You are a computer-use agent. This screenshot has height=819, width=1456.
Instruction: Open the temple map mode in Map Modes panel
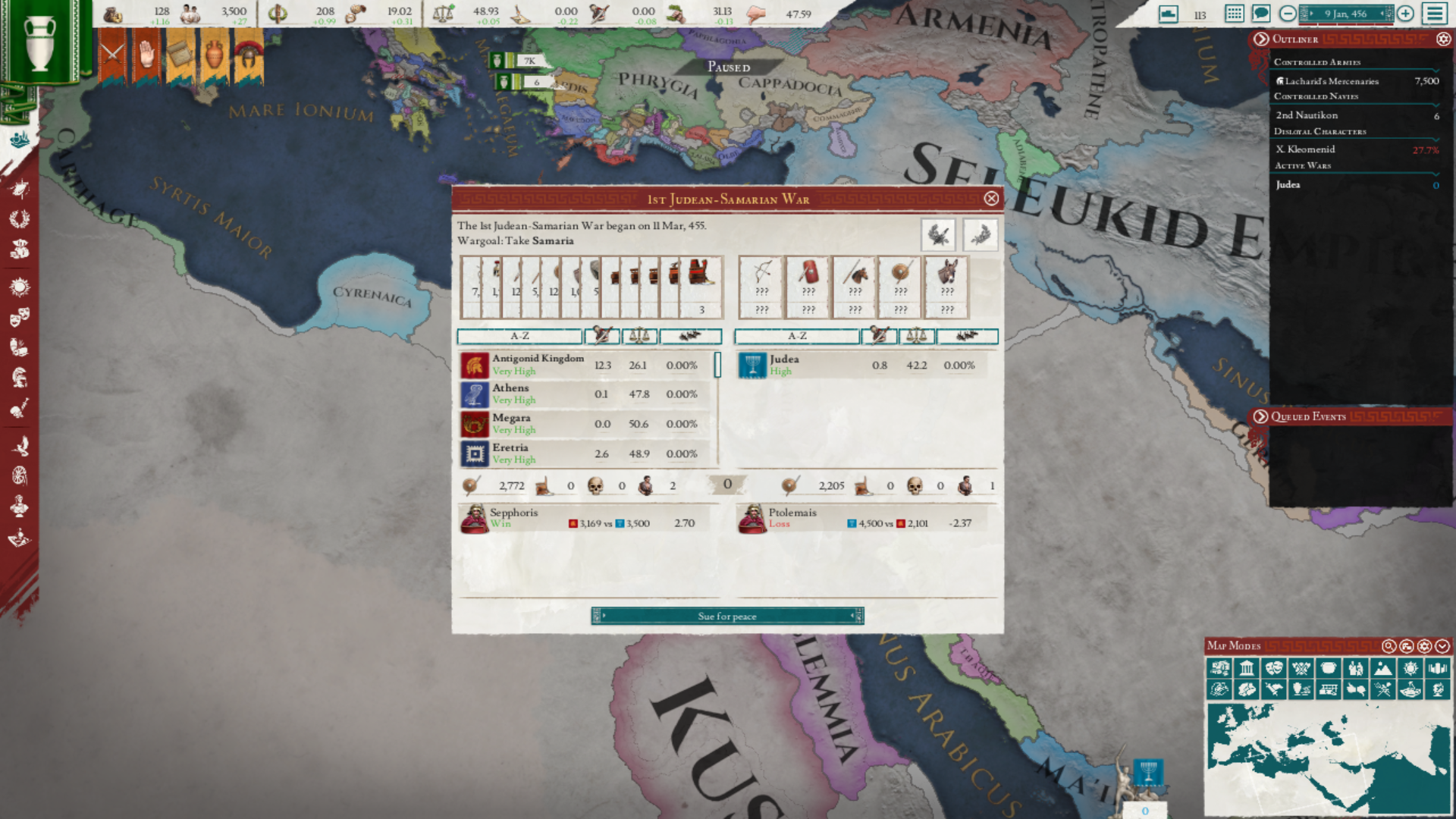[1245, 668]
